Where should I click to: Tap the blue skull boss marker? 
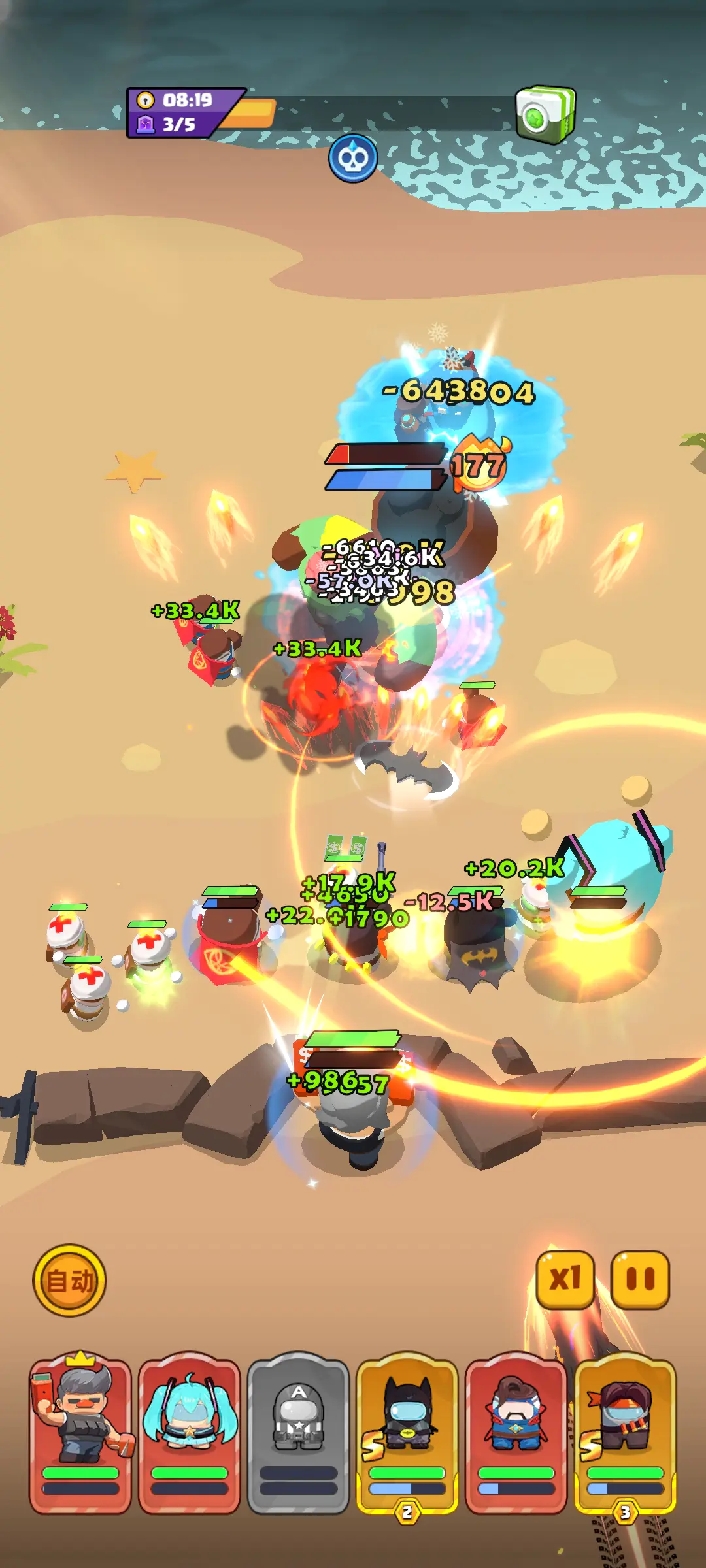(x=353, y=159)
